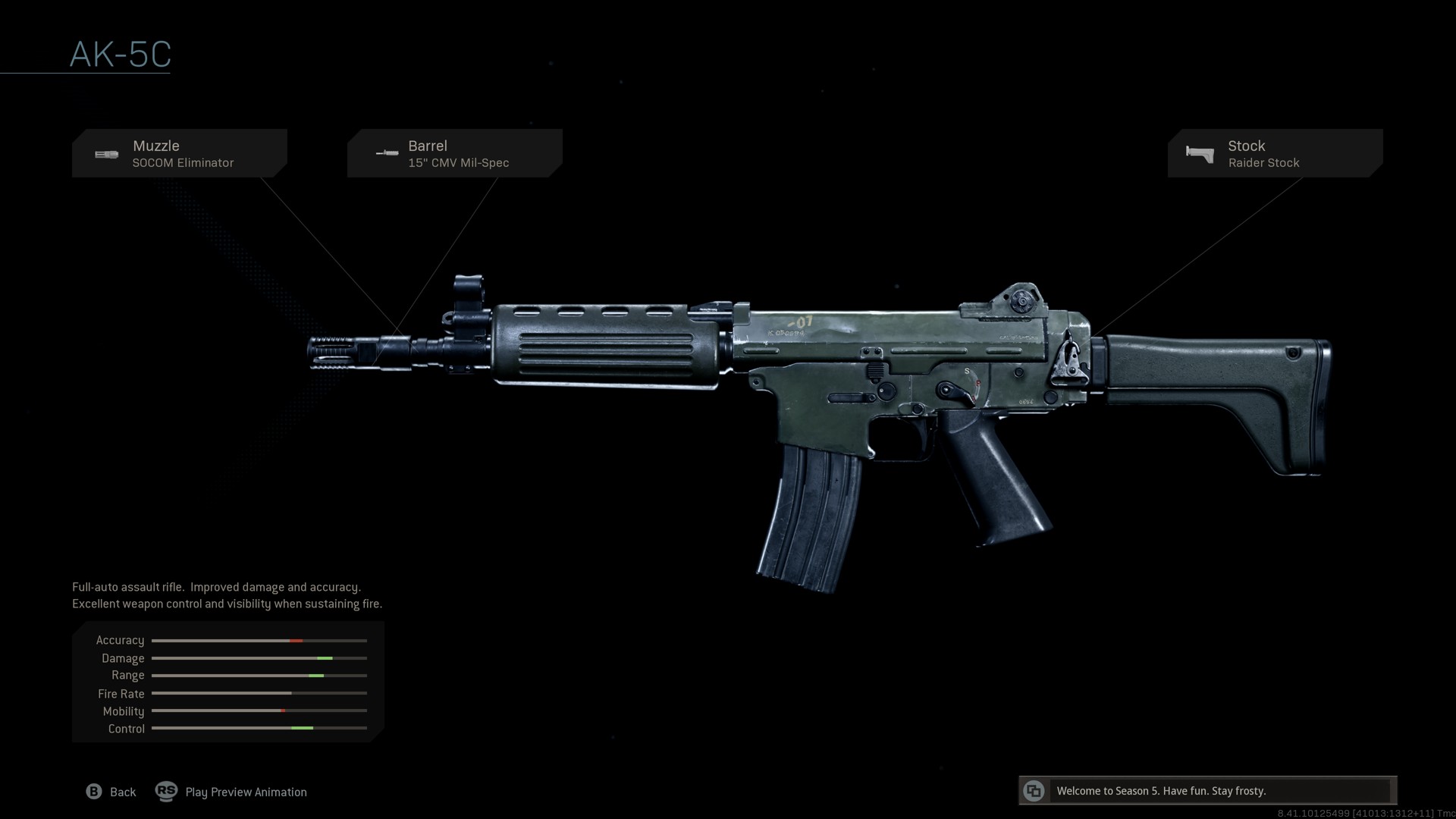The image size is (1456, 819).
Task: Go Back from the weapon preview
Action: tap(111, 792)
